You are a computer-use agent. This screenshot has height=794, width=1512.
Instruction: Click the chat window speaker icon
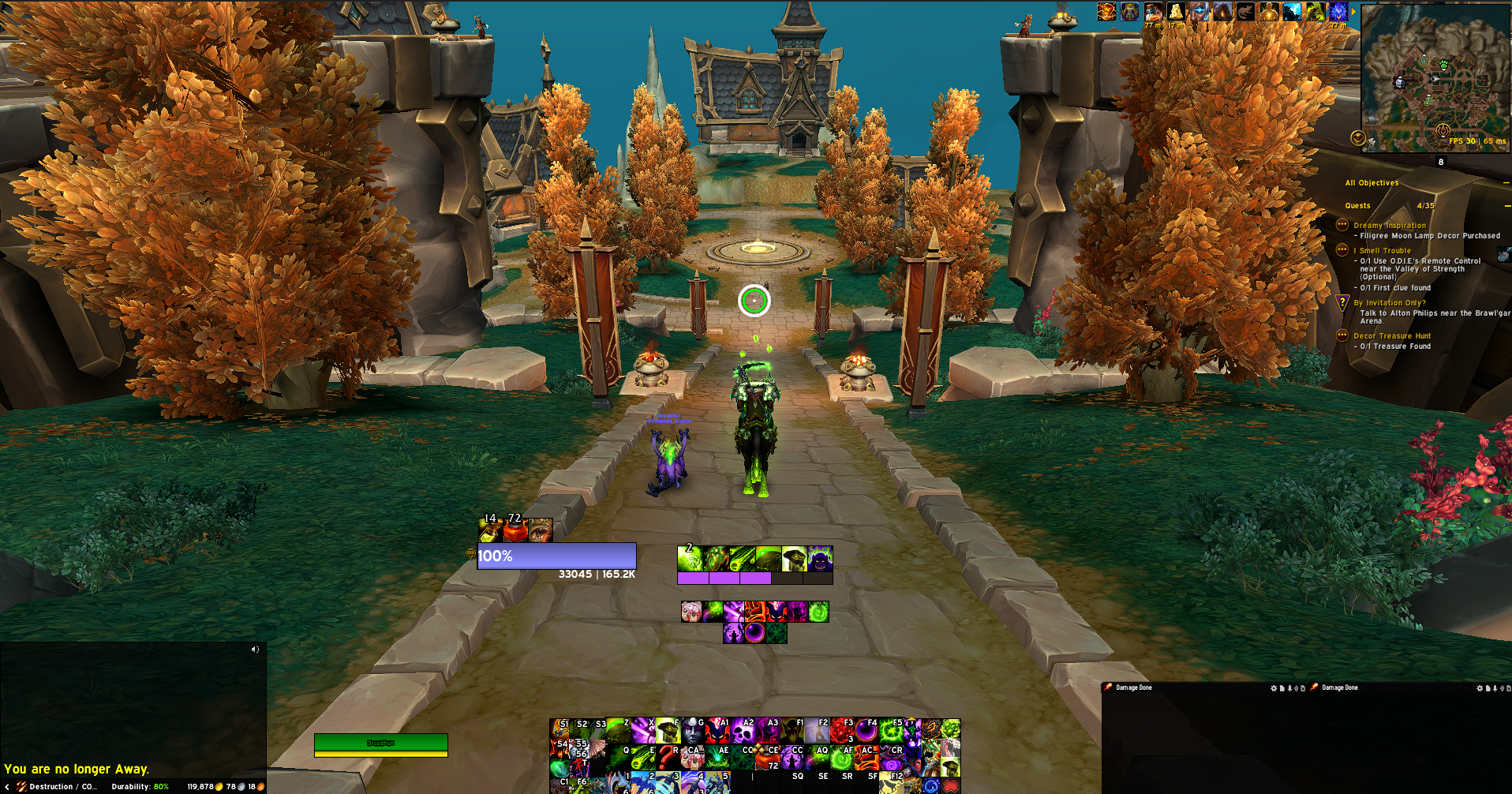pyautogui.click(x=255, y=650)
